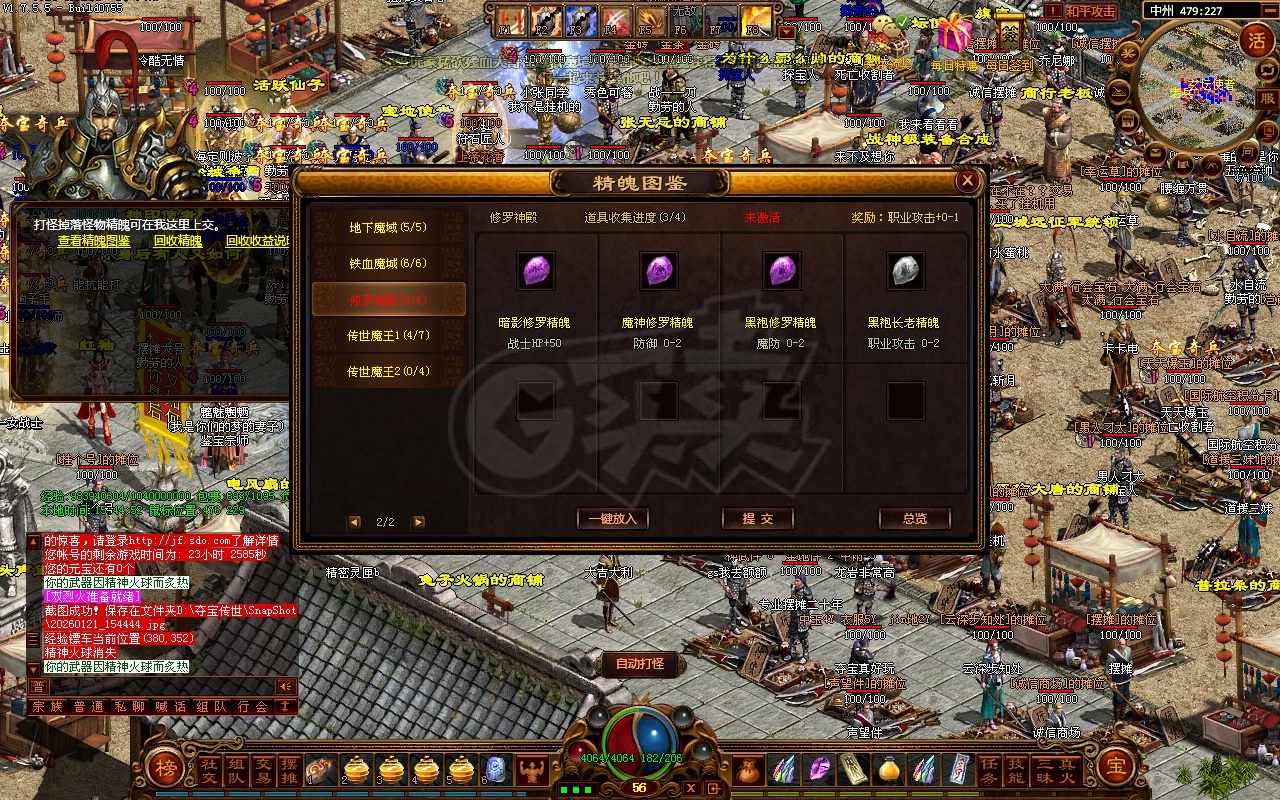Select the 暗影修罗精魄 purple gem slot
Screen dimensions: 1280x800
tap(537, 270)
